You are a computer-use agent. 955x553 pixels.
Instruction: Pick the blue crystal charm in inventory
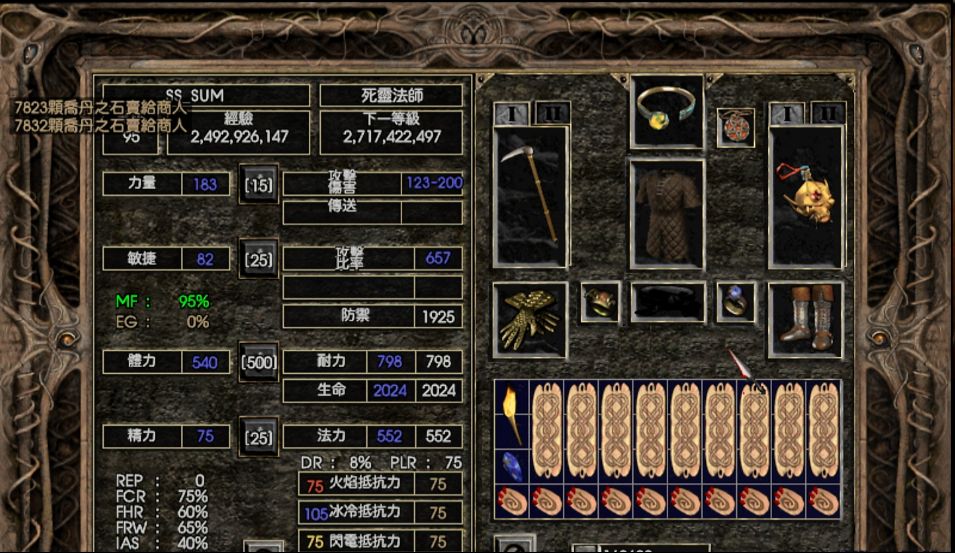[512, 466]
